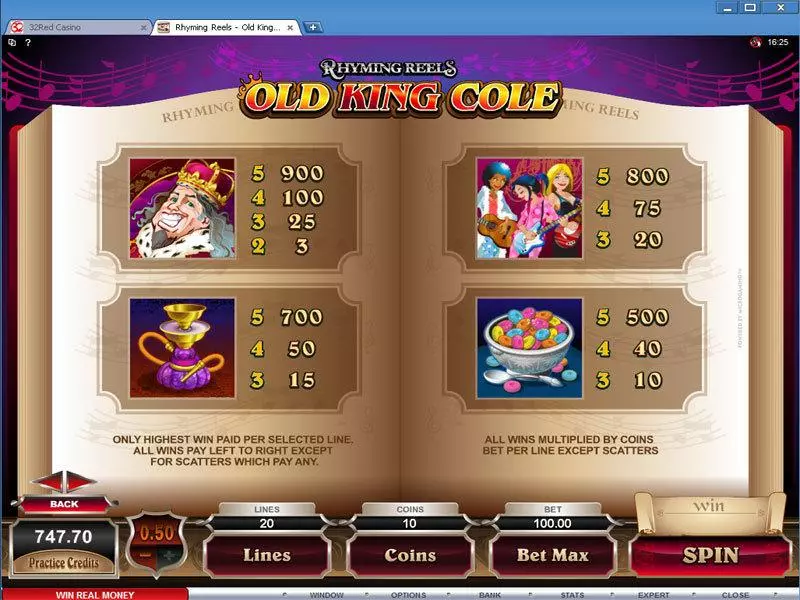
Task: Adjust the number of Lines
Action: [267, 555]
